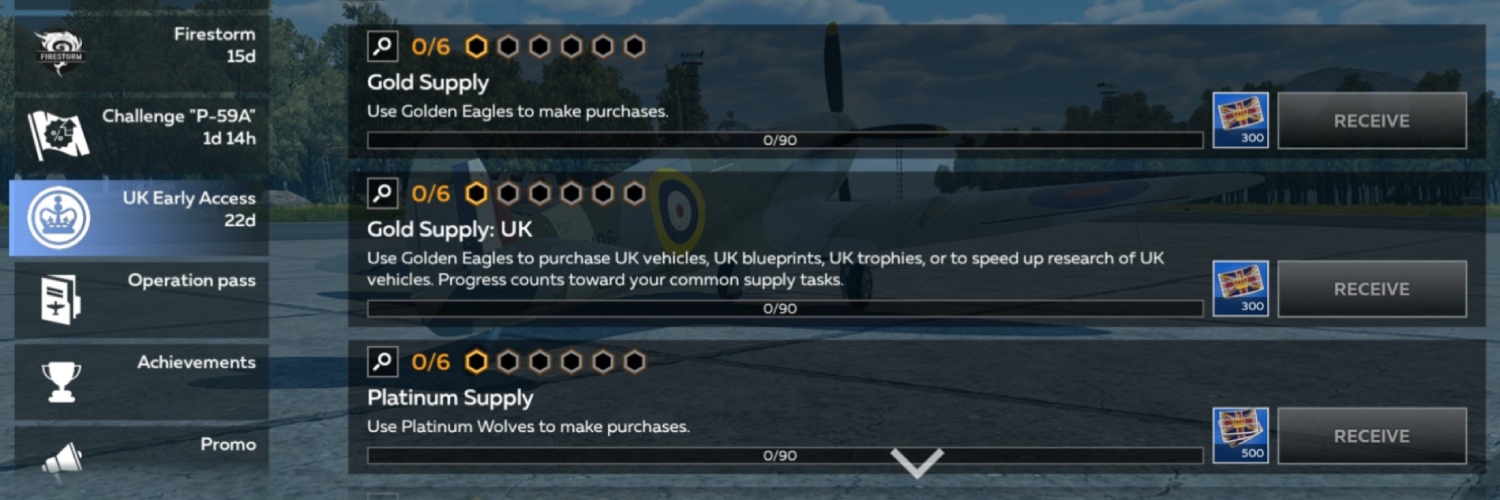The width and height of the screenshot is (1500, 500).
Task: Click the Gold Supply 300 reward icon
Action: click(x=1240, y=121)
